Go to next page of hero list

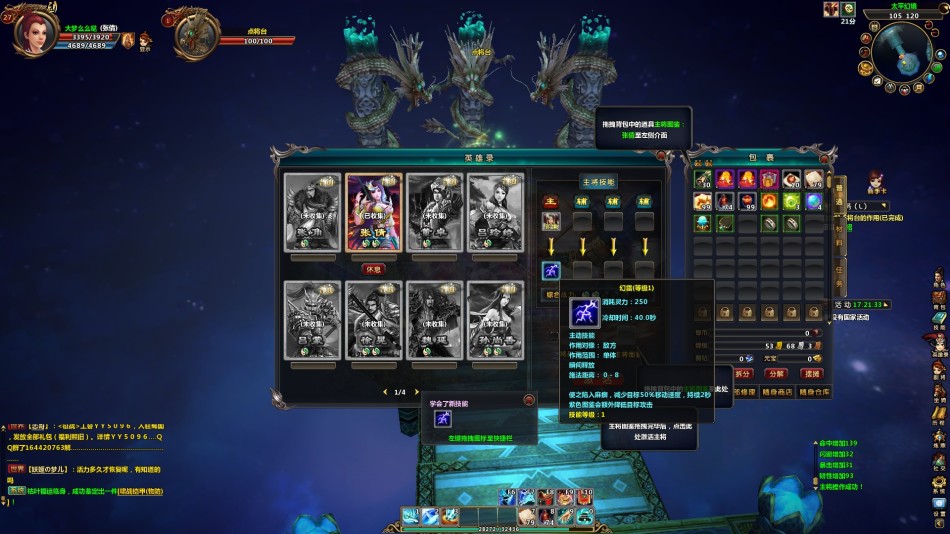point(416,392)
